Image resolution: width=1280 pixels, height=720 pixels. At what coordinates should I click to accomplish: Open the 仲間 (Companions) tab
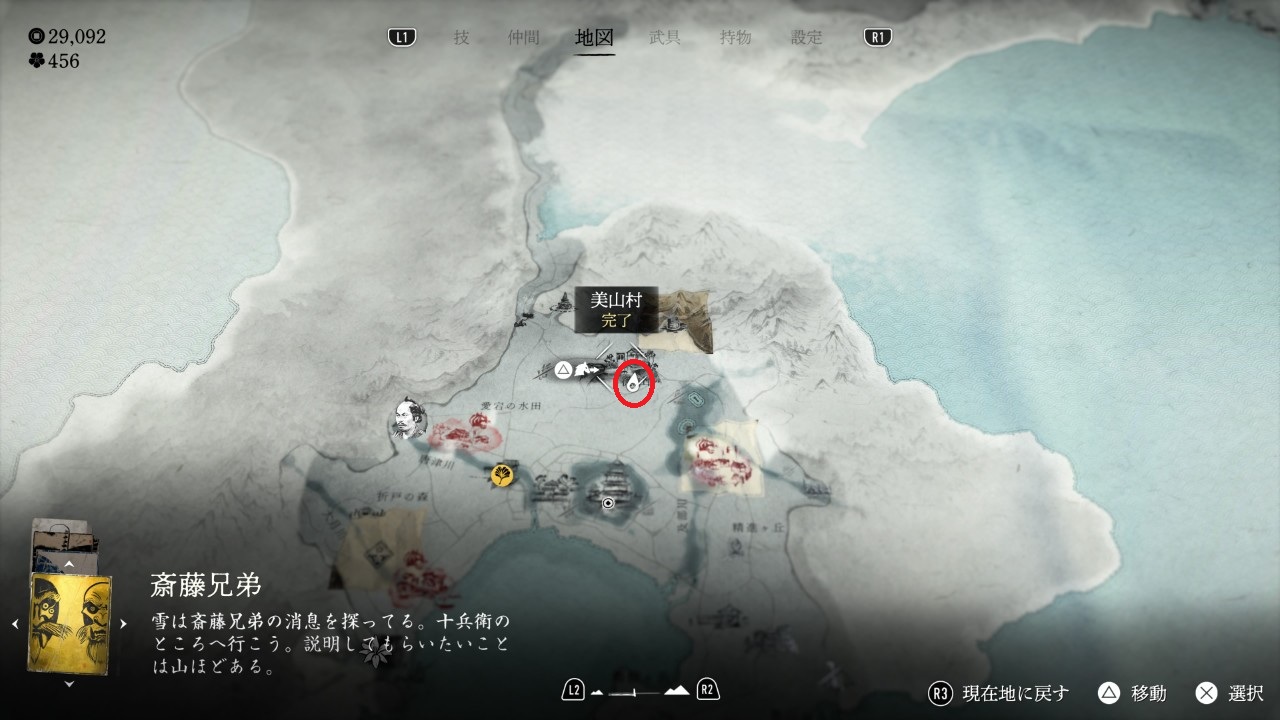click(x=523, y=38)
